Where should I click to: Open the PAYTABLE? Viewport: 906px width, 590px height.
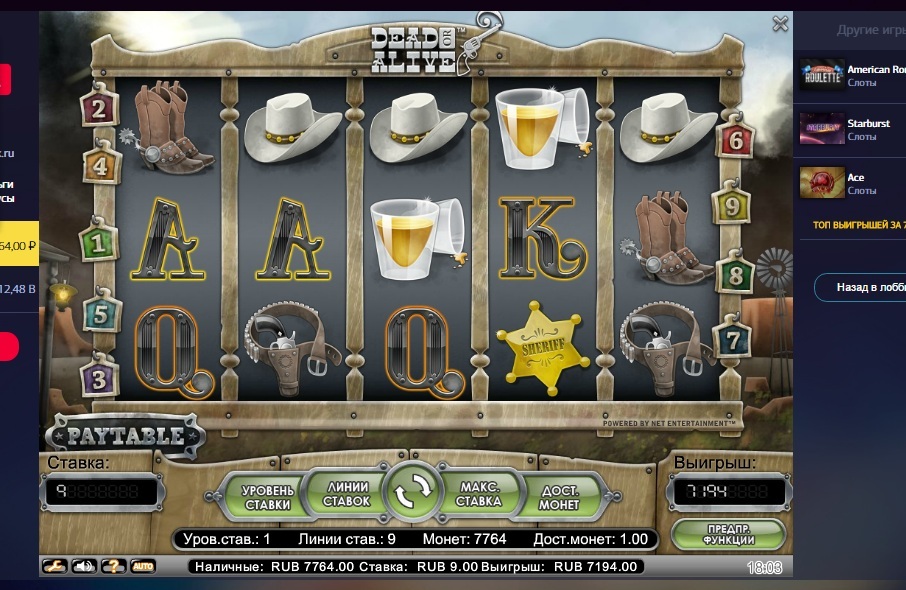tap(125, 435)
